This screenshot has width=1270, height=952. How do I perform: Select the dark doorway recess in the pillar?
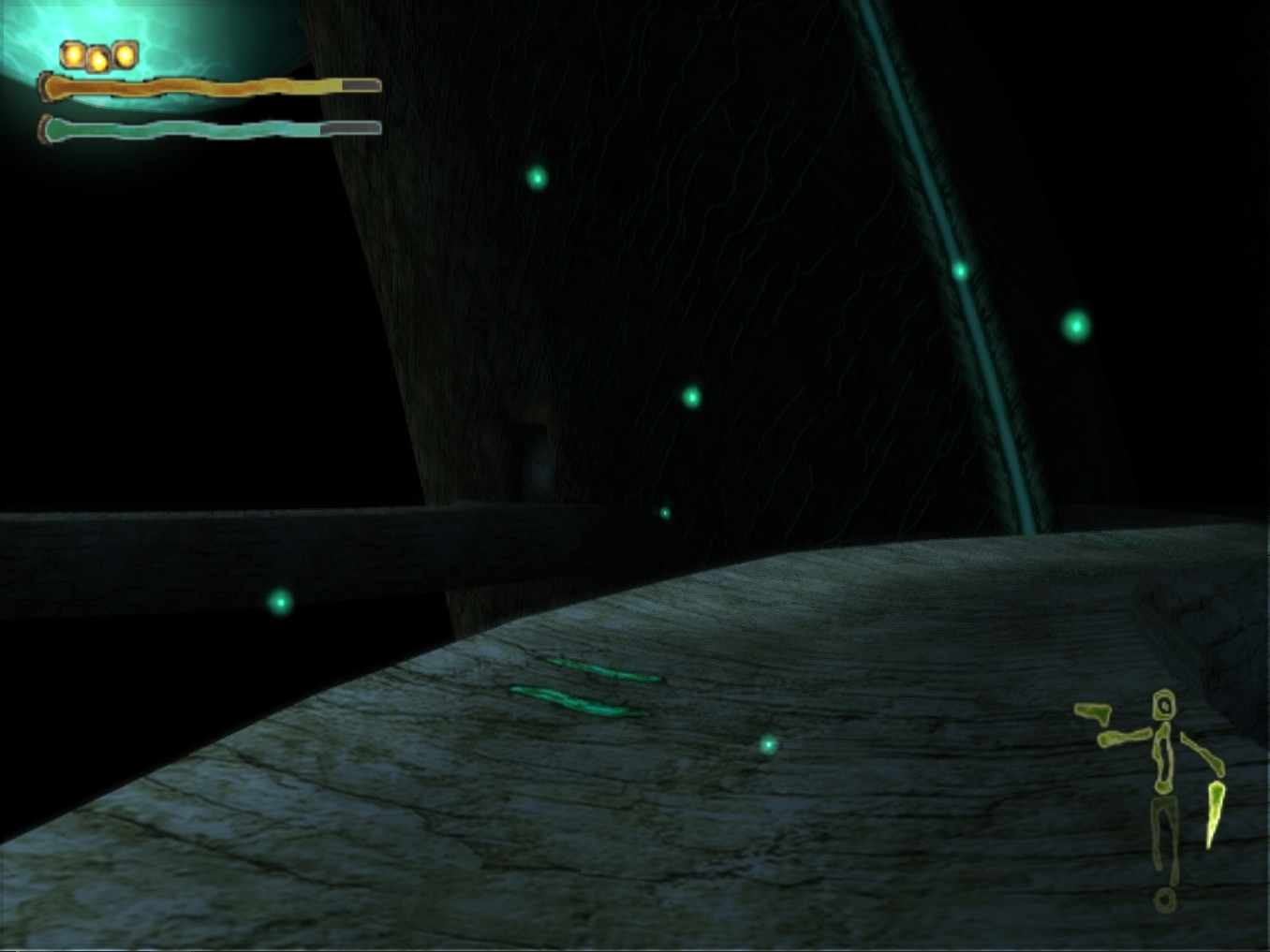click(x=534, y=459)
